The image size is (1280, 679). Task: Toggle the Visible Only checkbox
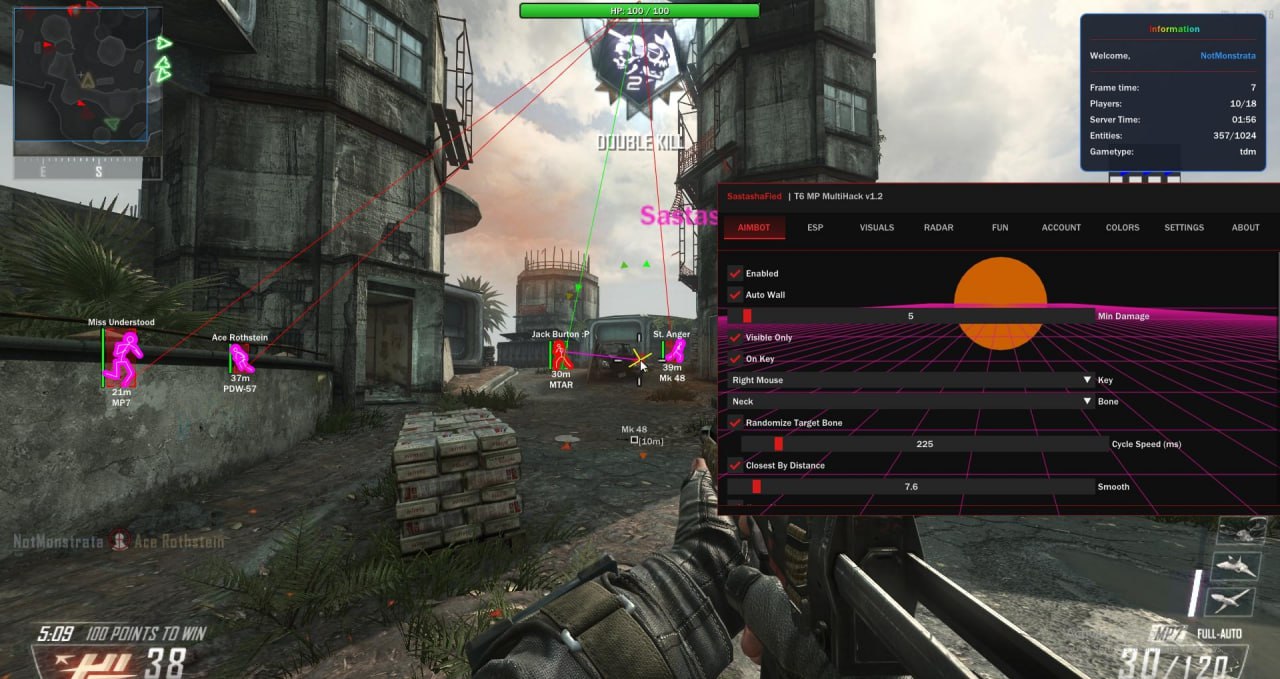tap(736, 338)
